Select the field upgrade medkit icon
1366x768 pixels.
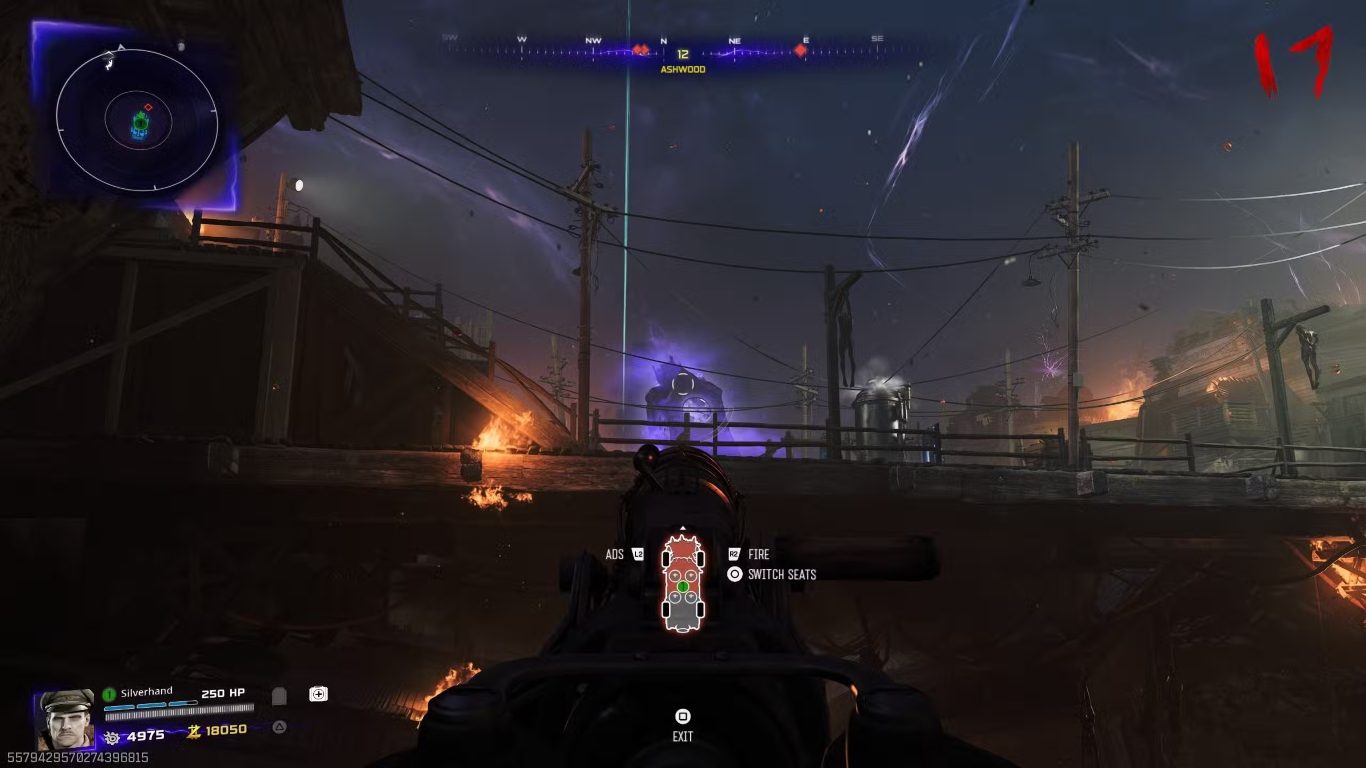318,694
